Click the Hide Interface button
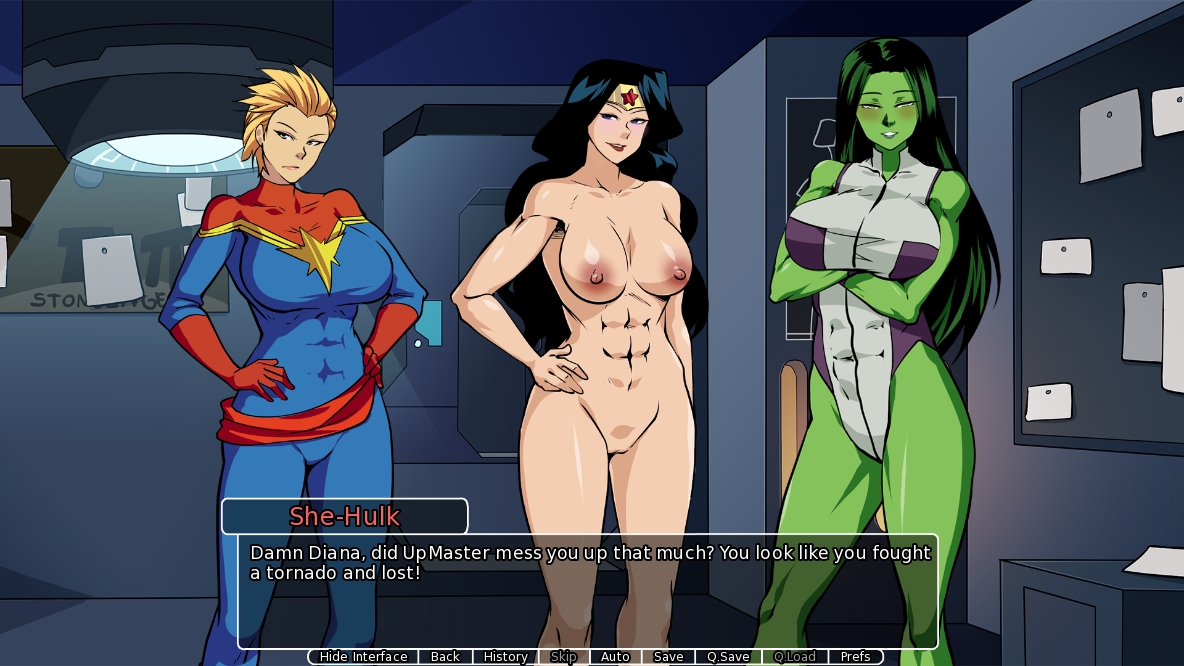 pos(363,657)
